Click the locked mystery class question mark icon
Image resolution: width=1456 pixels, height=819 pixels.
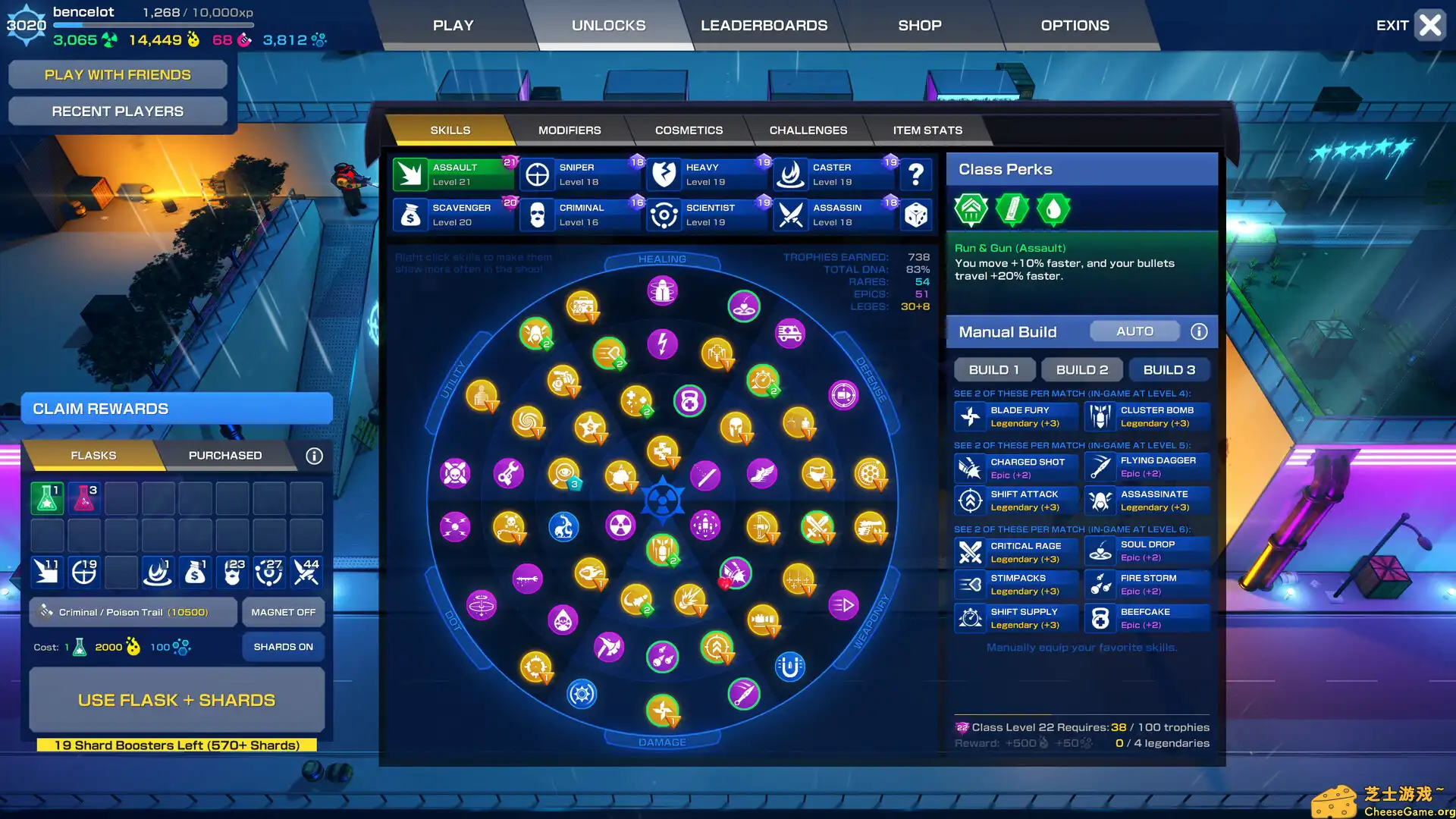(916, 174)
